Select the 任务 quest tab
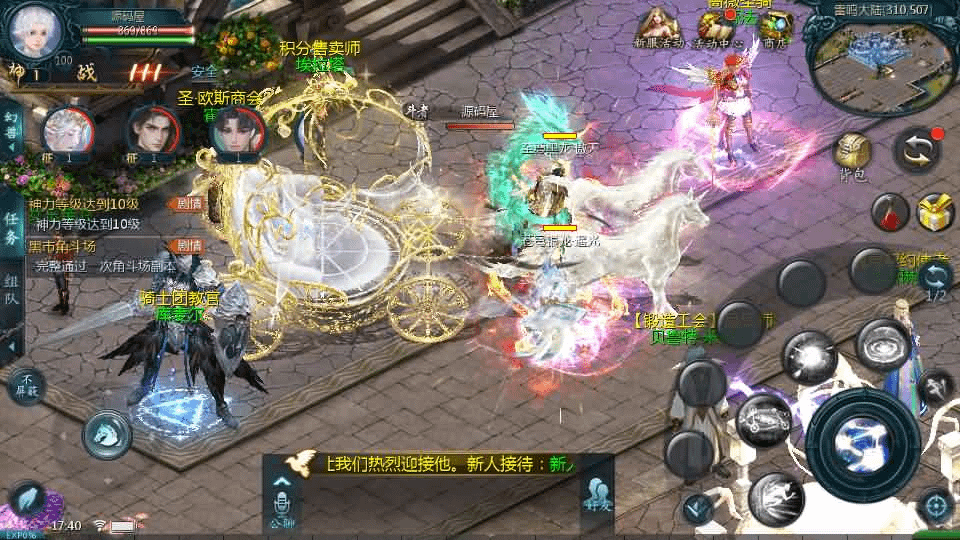The width and height of the screenshot is (960, 540). tap(11, 228)
